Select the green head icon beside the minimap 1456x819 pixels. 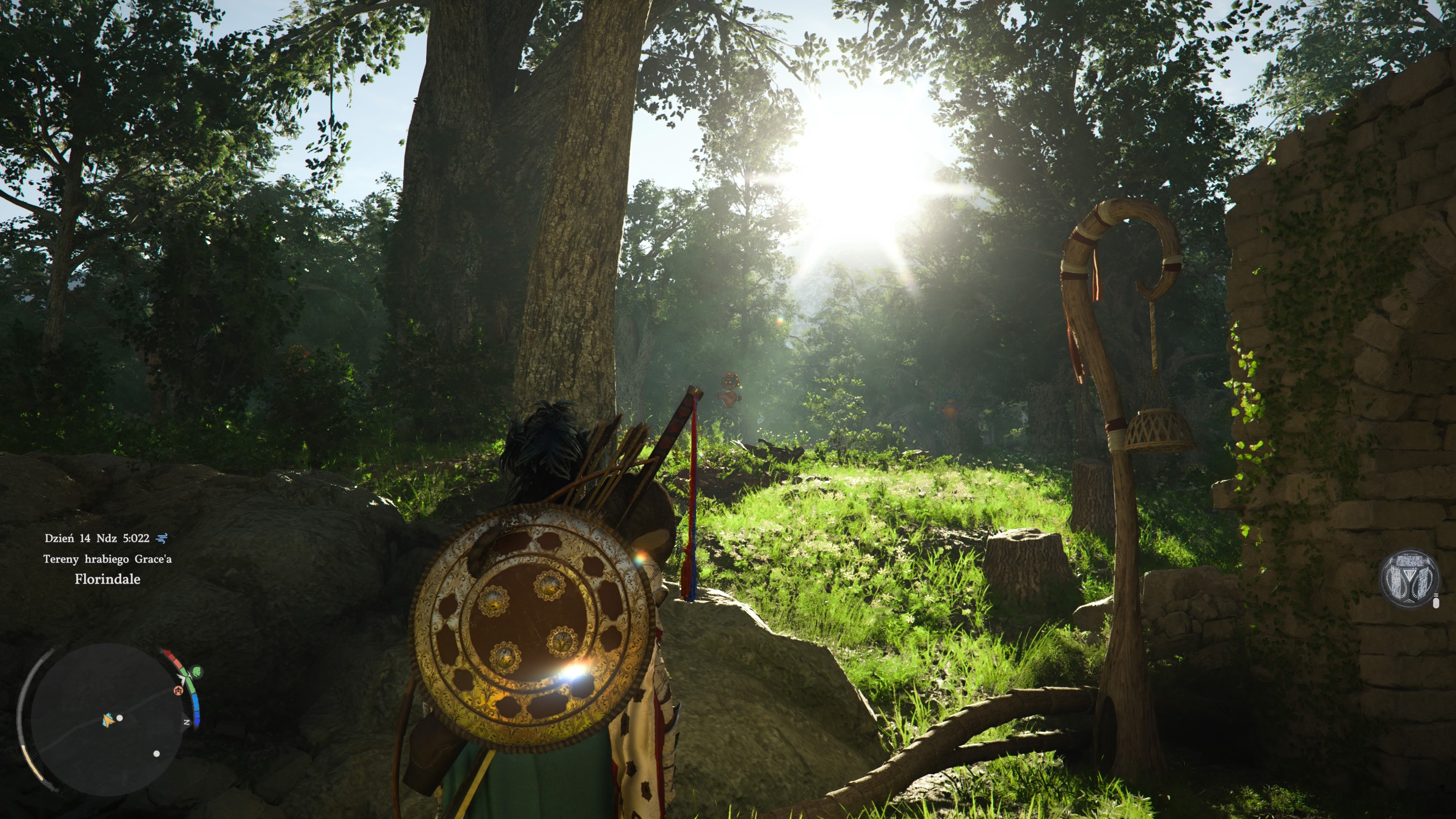196,672
